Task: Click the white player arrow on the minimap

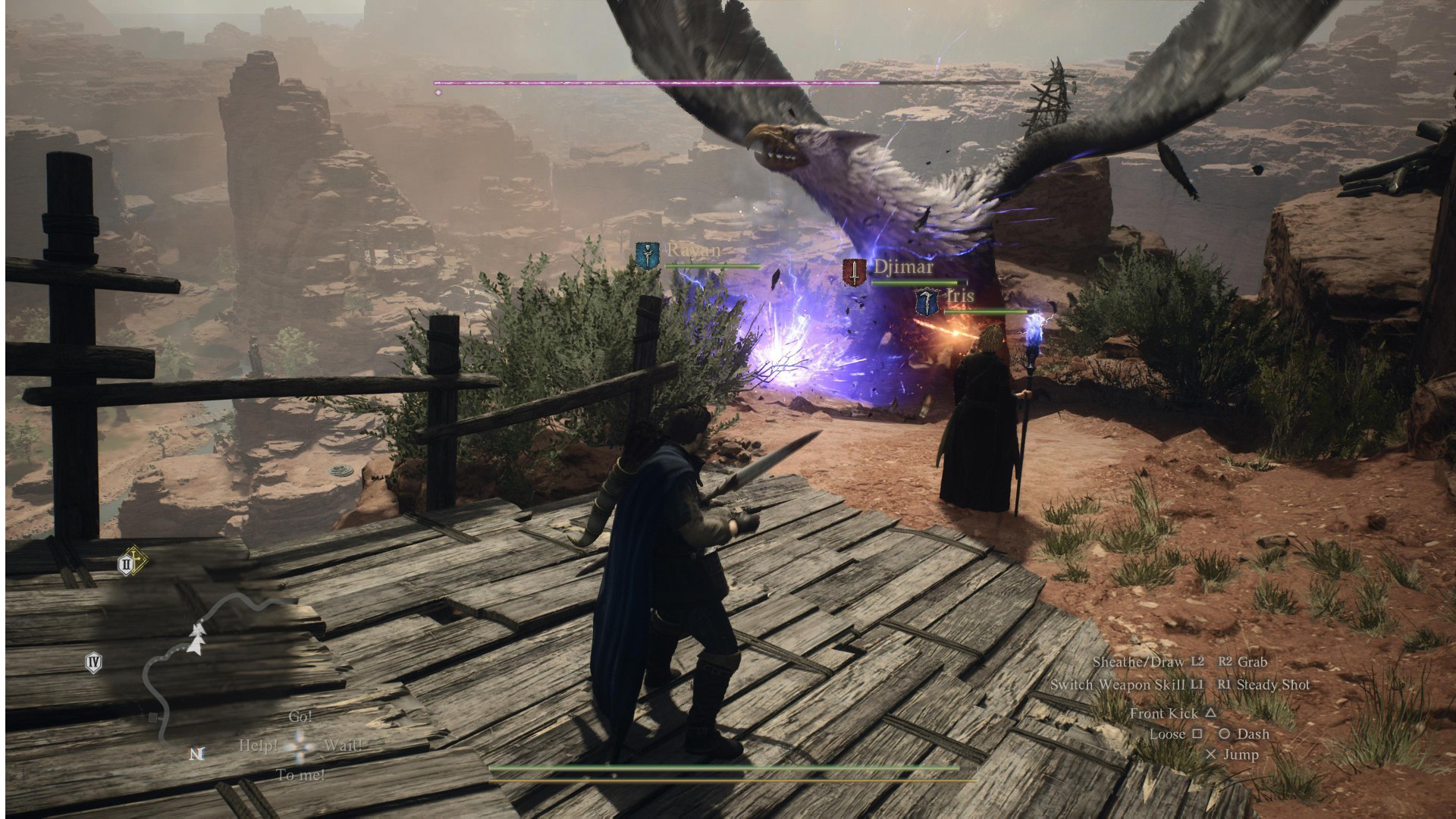Action: [197, 639]
